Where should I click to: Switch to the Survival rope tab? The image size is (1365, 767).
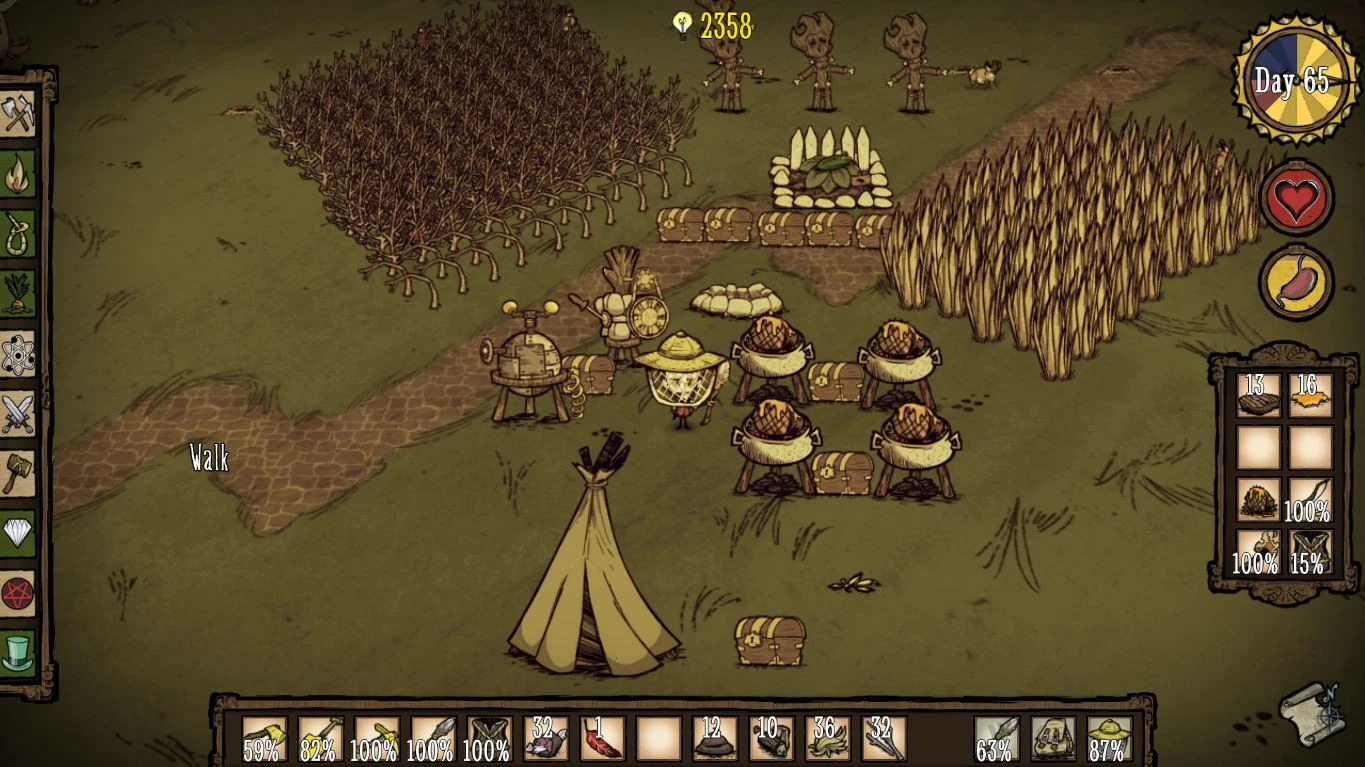(18, 234)
